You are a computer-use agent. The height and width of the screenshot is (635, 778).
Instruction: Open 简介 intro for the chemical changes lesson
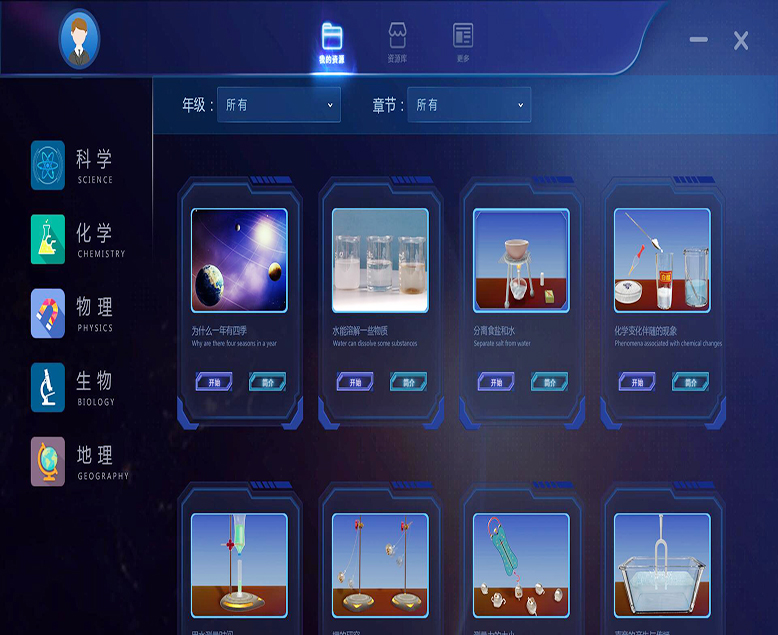(x=690, y=382)
